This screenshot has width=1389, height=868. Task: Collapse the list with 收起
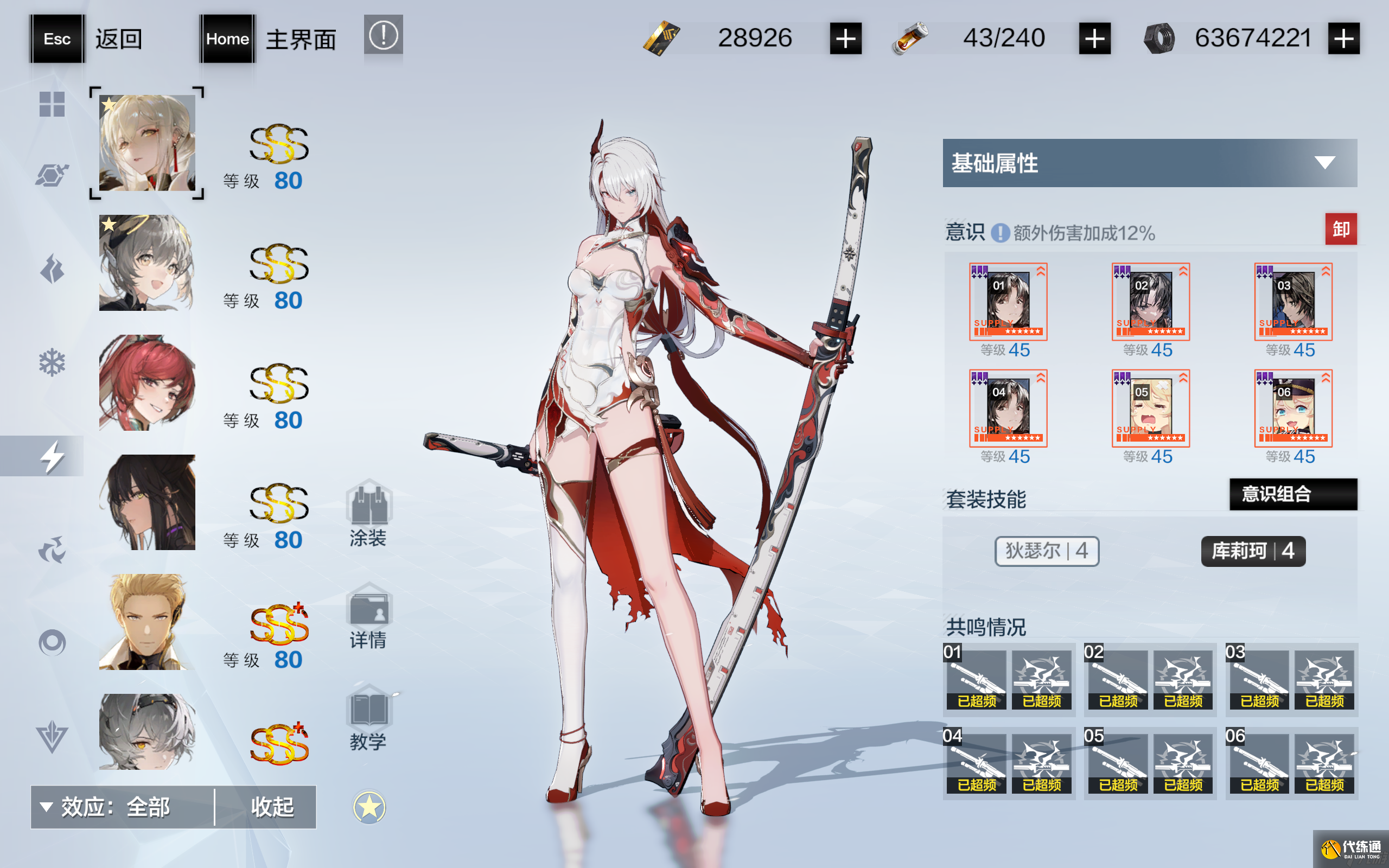click(272, 807)
